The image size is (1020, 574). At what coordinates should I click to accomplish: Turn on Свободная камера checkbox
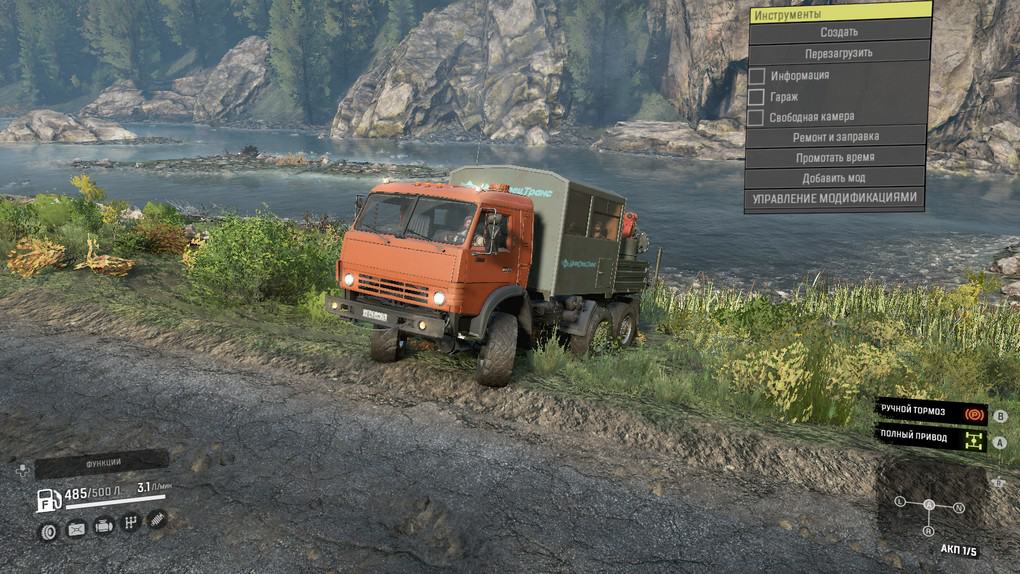pos(757,117)
